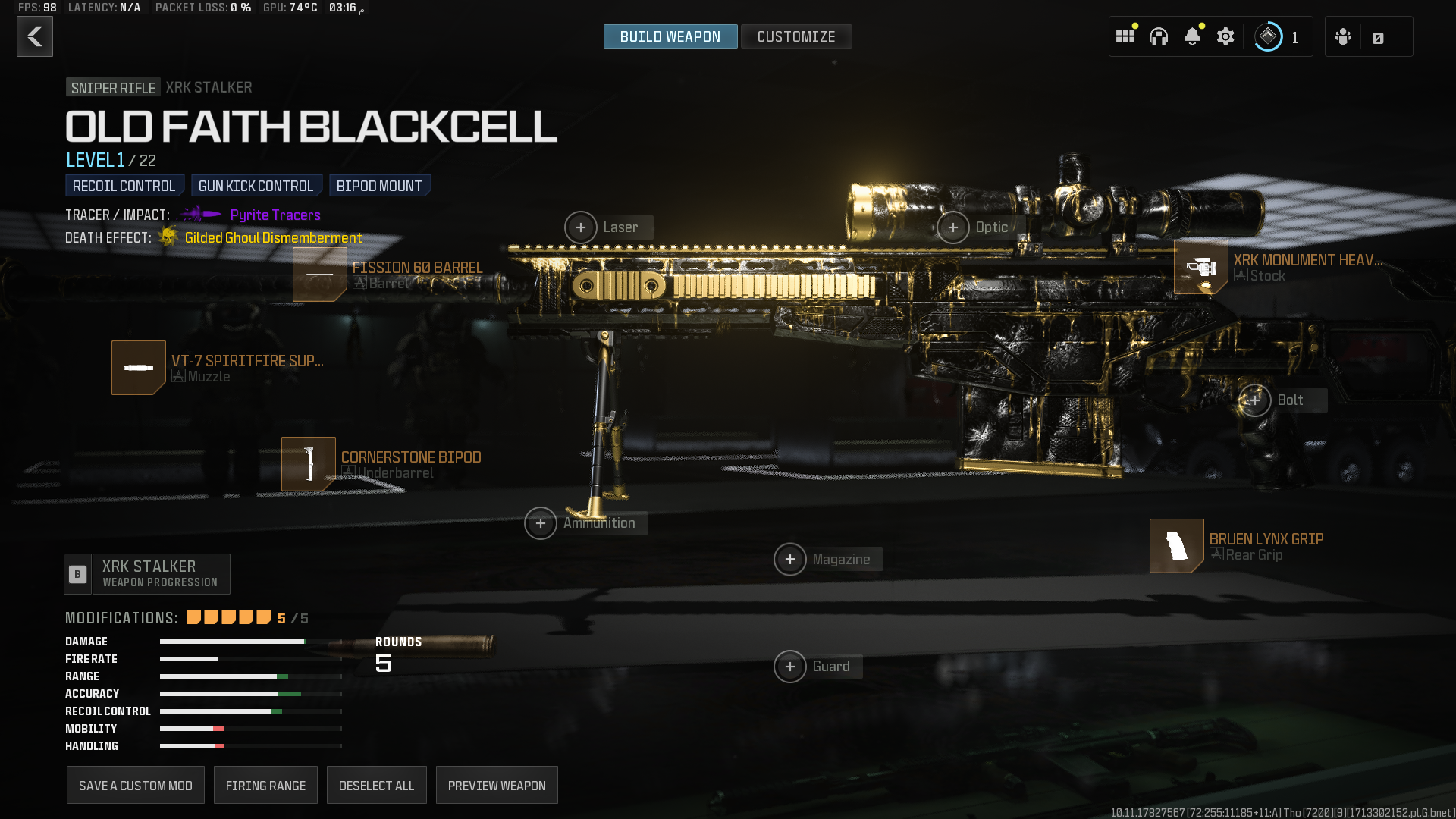Open the settings gear icon

tap(1225, 36)
